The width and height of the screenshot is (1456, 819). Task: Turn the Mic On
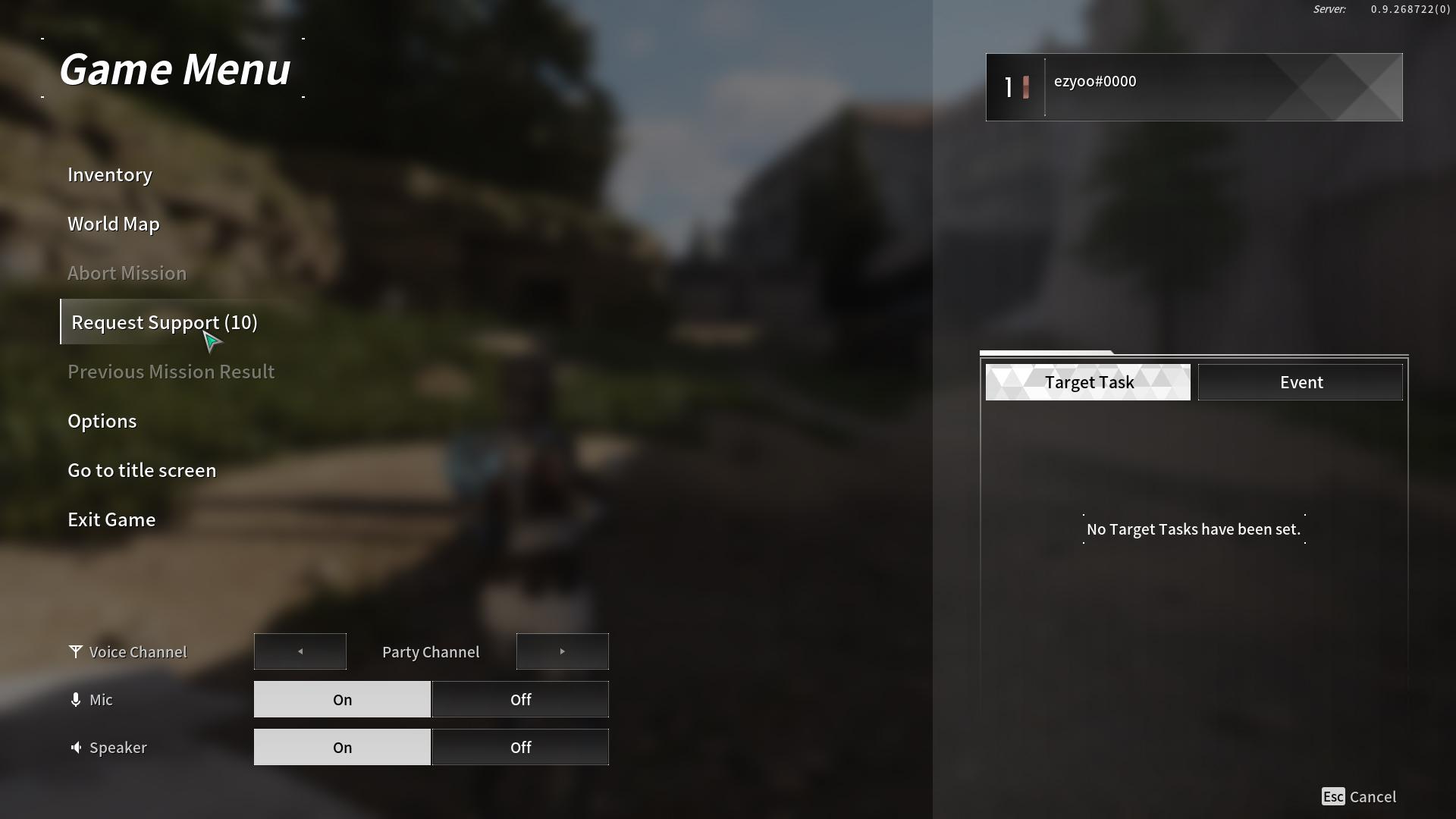click(x=342, y=699)
